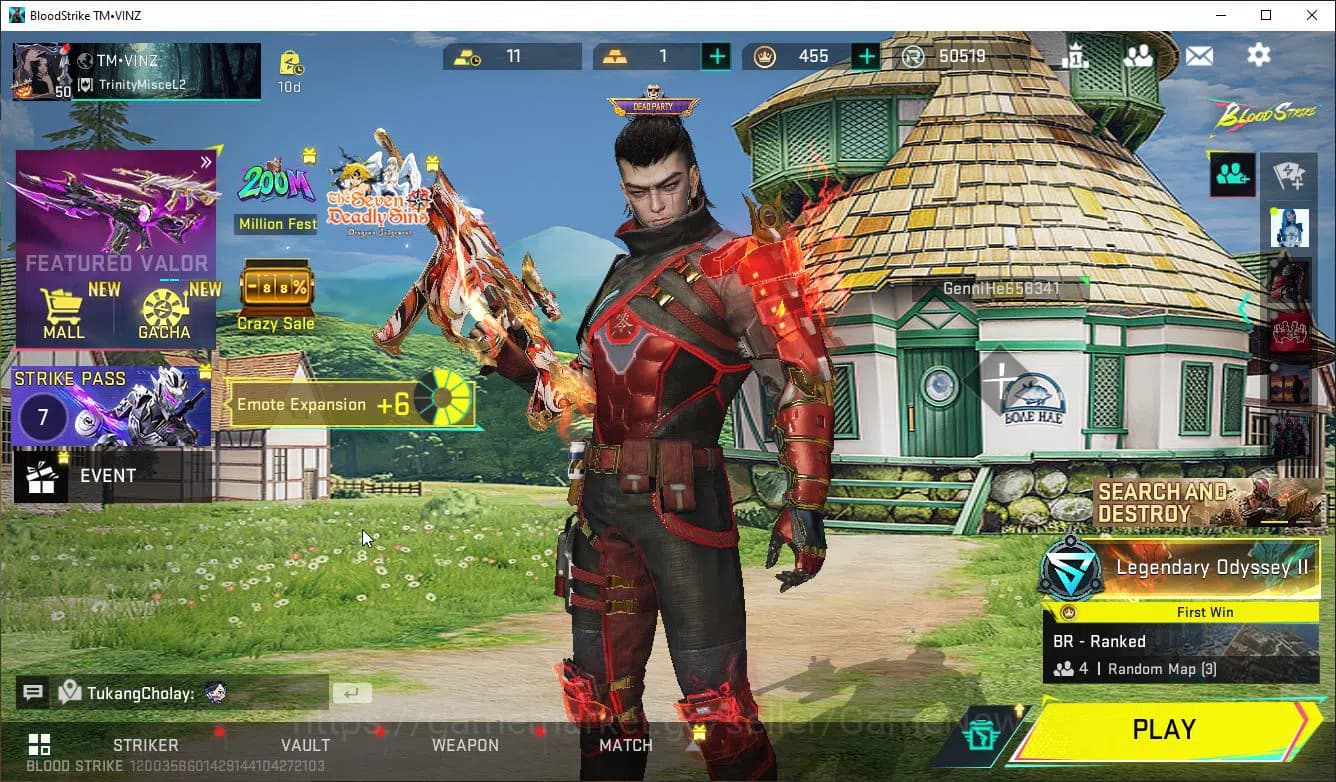Screen dimensions: 1336x782
Task: Open the VAULT tab
Action: point(305,745)
